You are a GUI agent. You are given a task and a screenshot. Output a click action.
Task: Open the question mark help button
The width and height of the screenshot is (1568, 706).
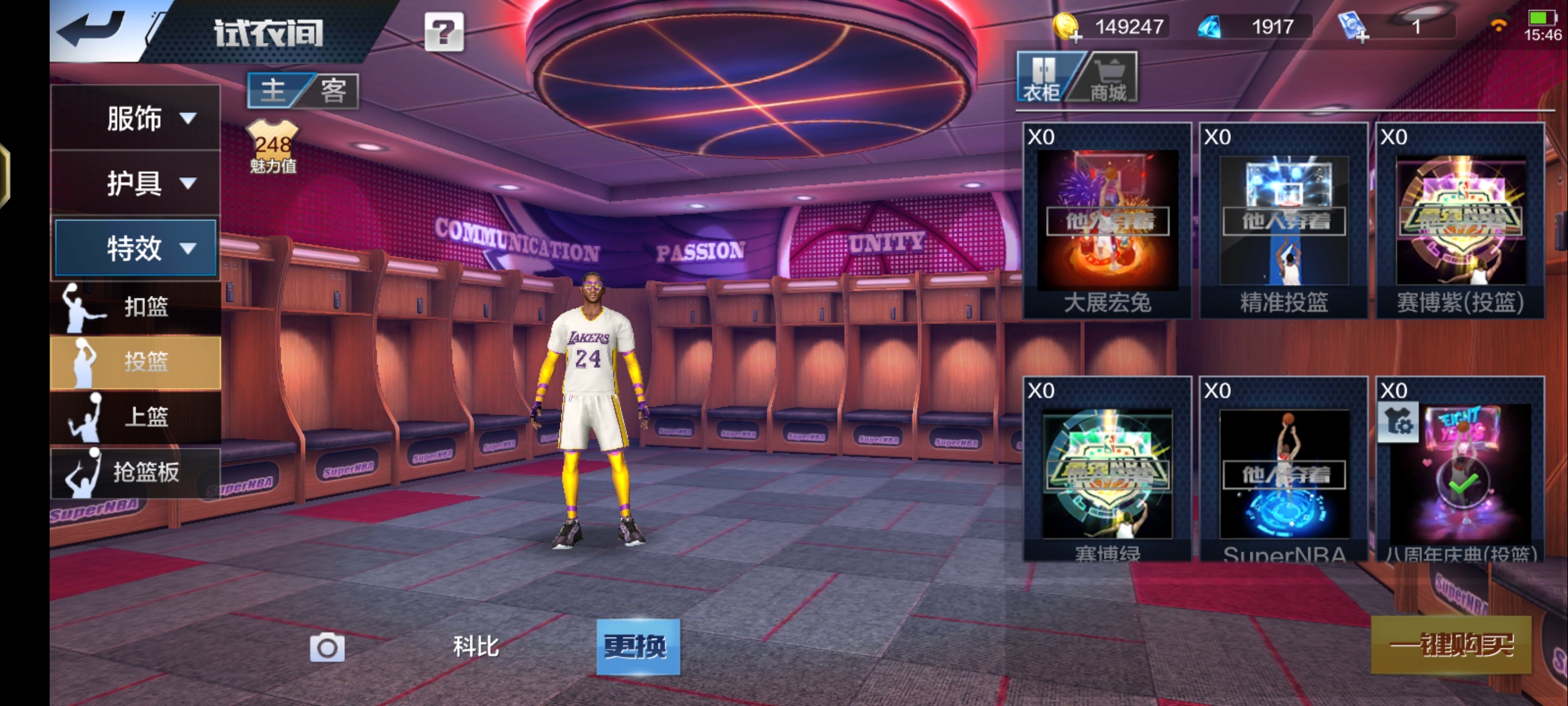[444, 31]
